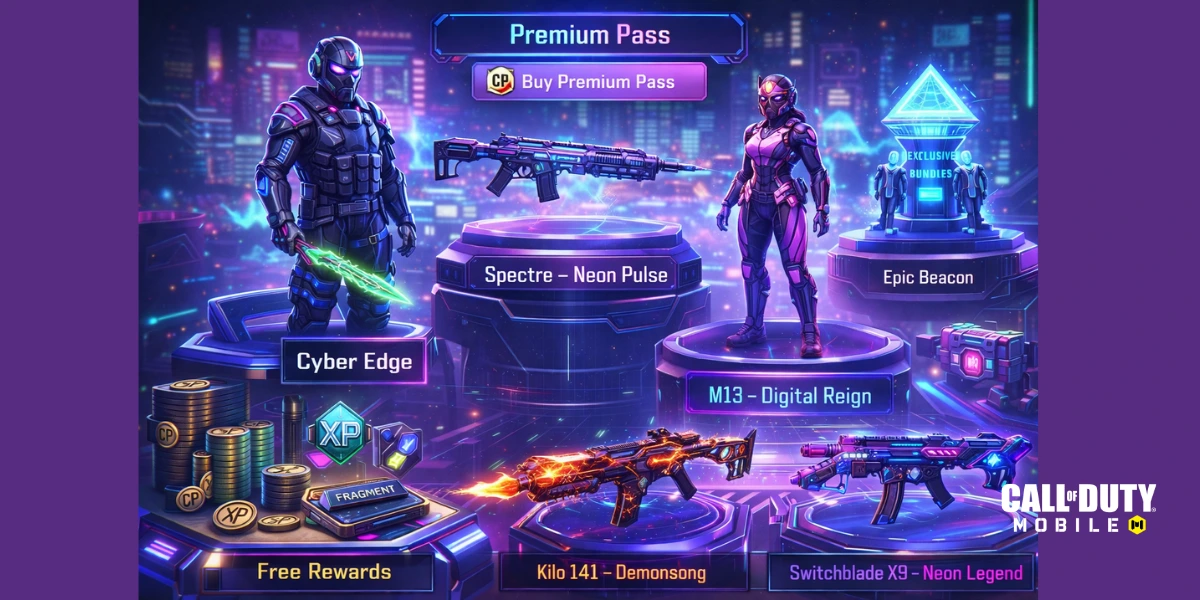Select the Cyber Edge reward label
The width and height of the screenshot is (1200, 600).
click(x=354, y=362)
